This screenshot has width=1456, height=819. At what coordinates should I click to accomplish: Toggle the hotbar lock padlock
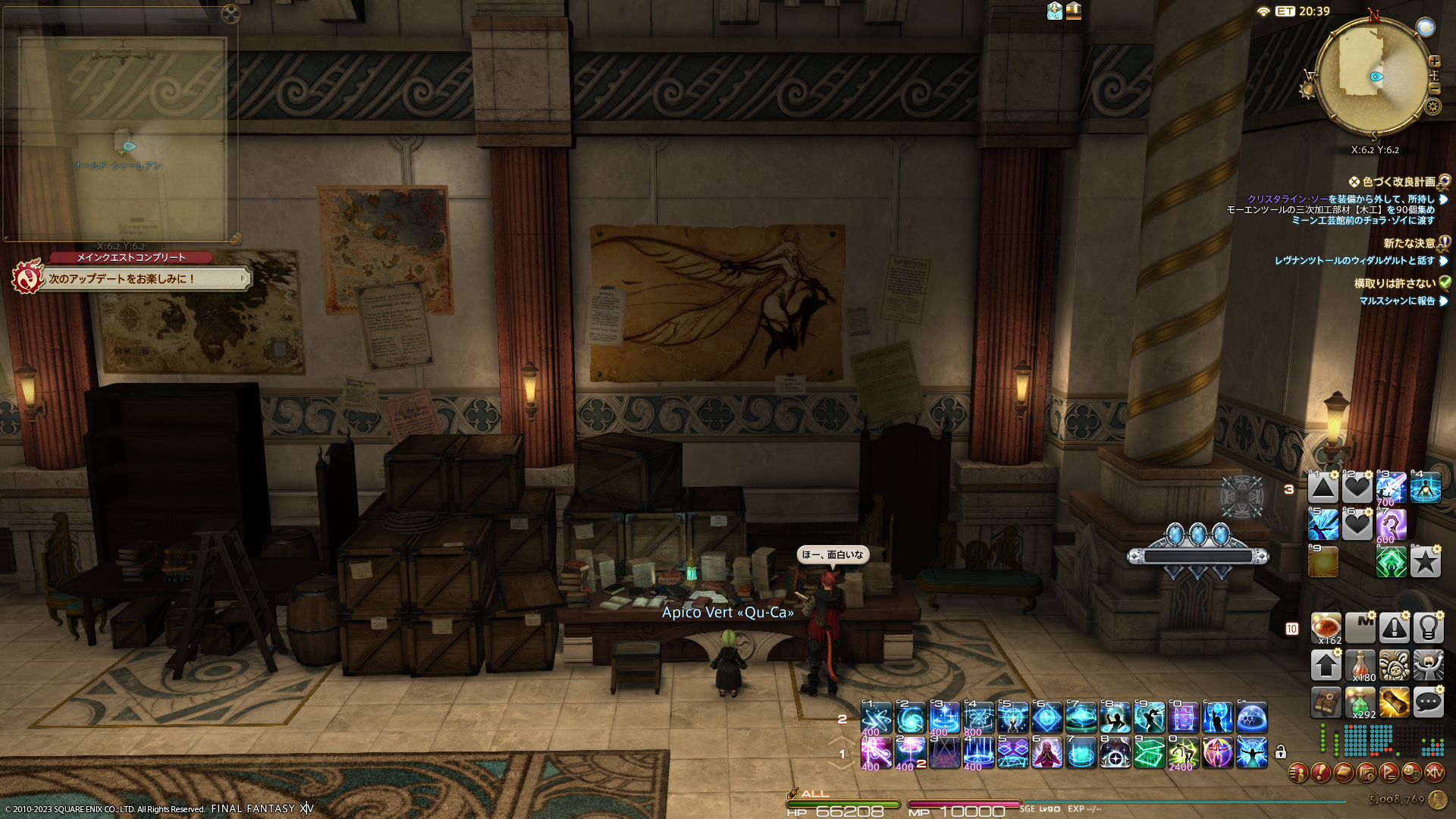click(x=1281, y=752)
